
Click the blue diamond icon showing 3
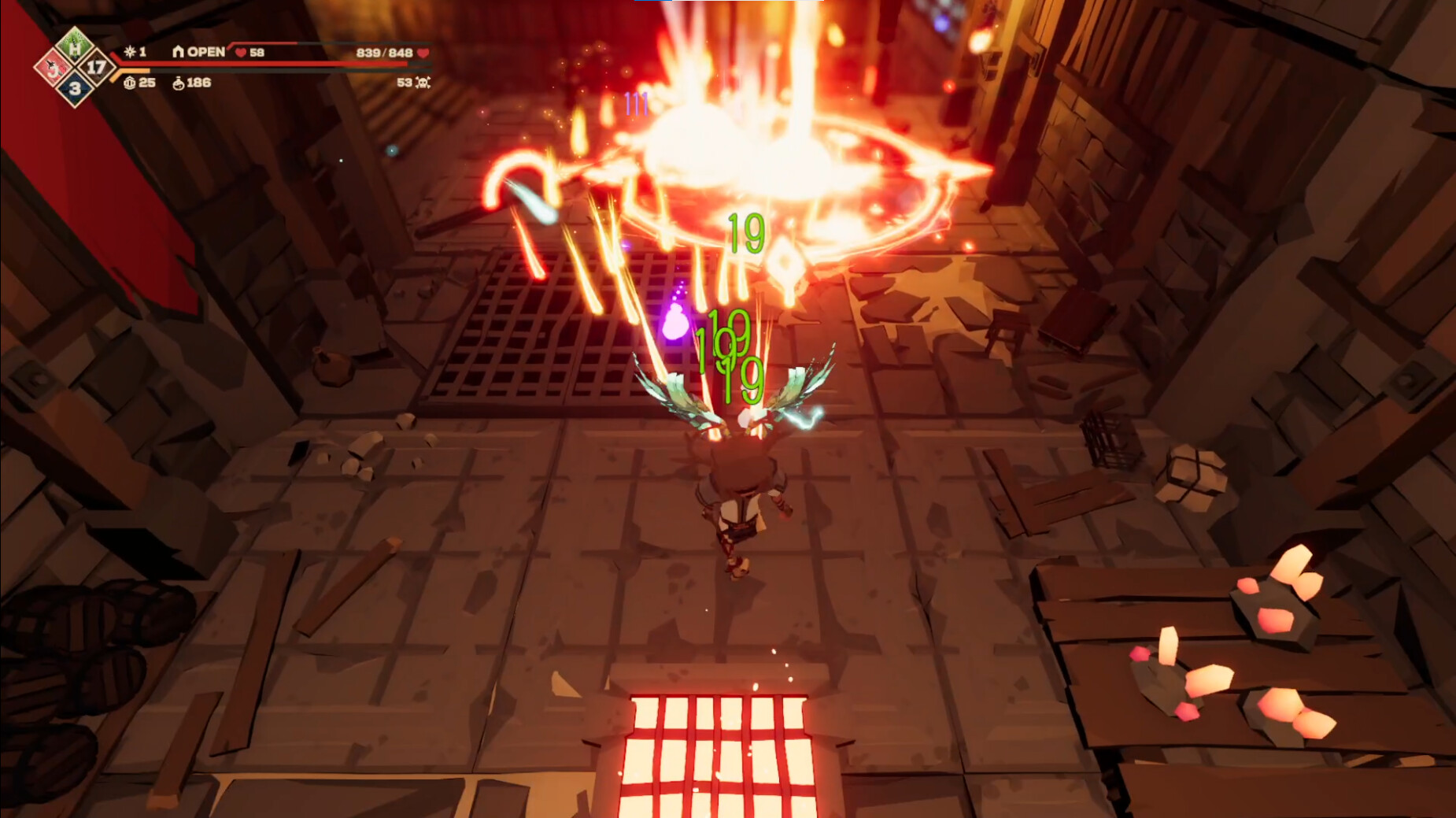pos(76,87)
